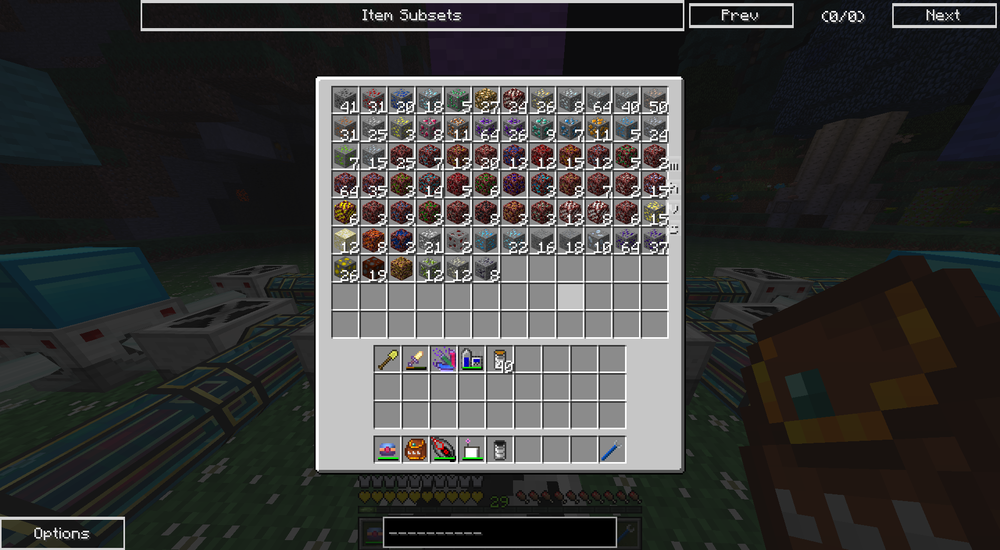Go to previous item page with Prev
The image size is (1000, 550).
coord(740,15)
